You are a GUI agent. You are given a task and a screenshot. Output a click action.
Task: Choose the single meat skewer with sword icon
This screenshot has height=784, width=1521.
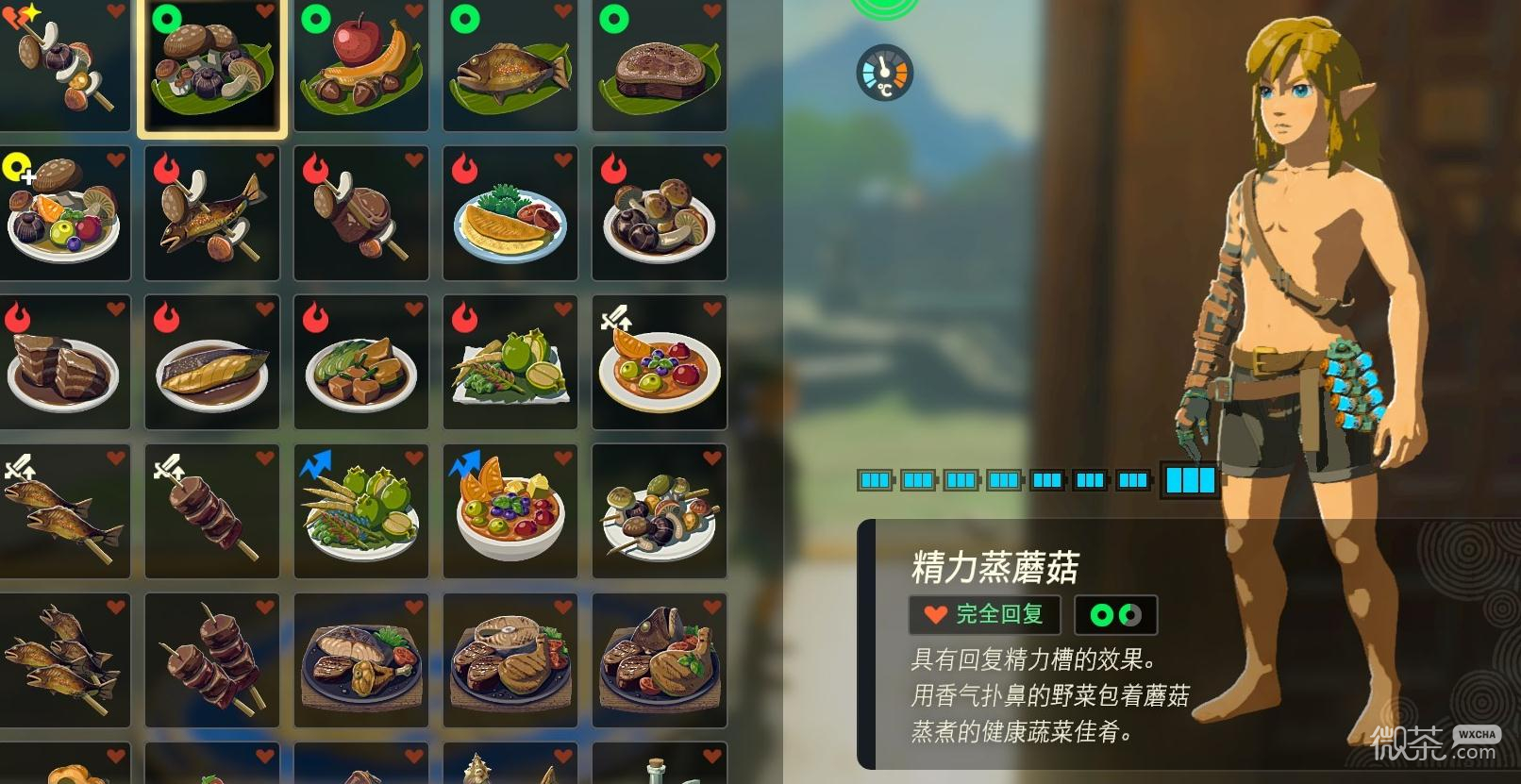click(x=212, y=512)
